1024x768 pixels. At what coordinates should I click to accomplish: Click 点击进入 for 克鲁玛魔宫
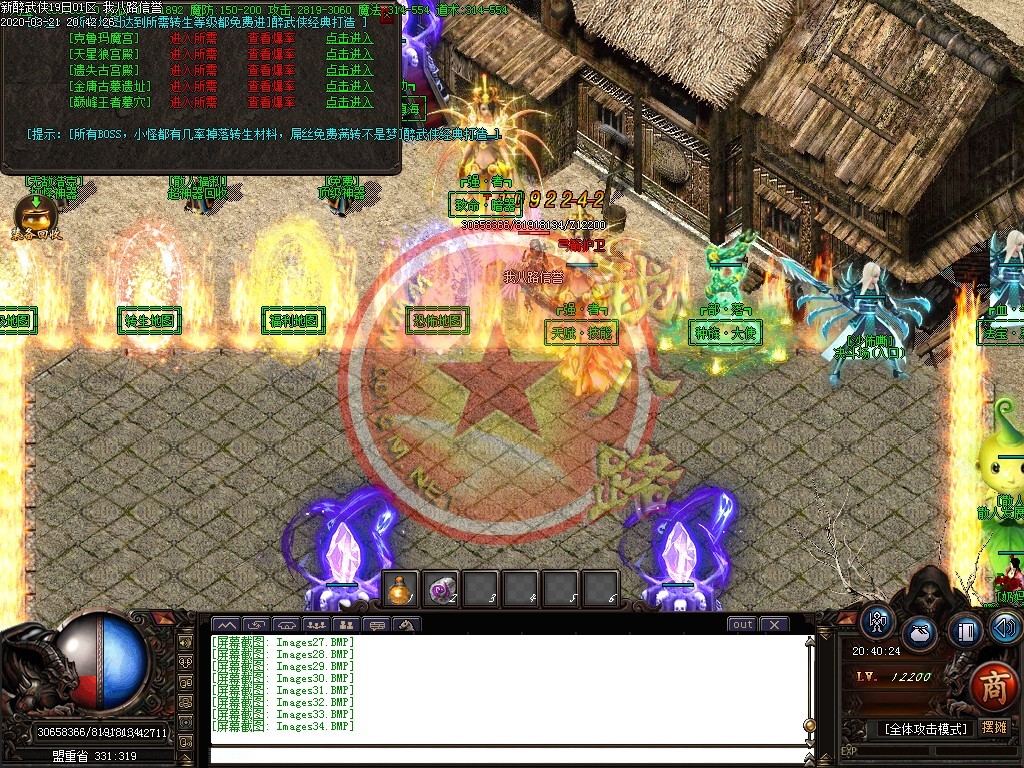coord(349,39)
